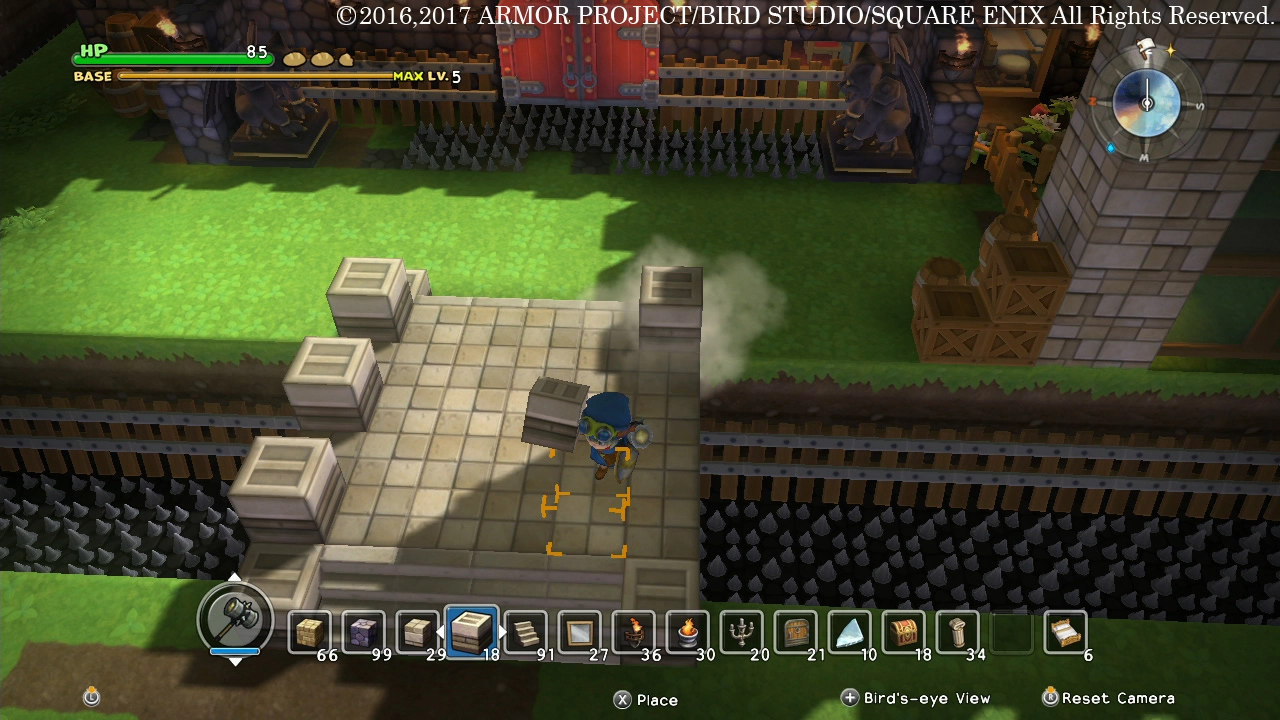The width and height of the screenshot is (1280, 720).
Task: Choose the bed item slot
Action: coord(1065,632)
